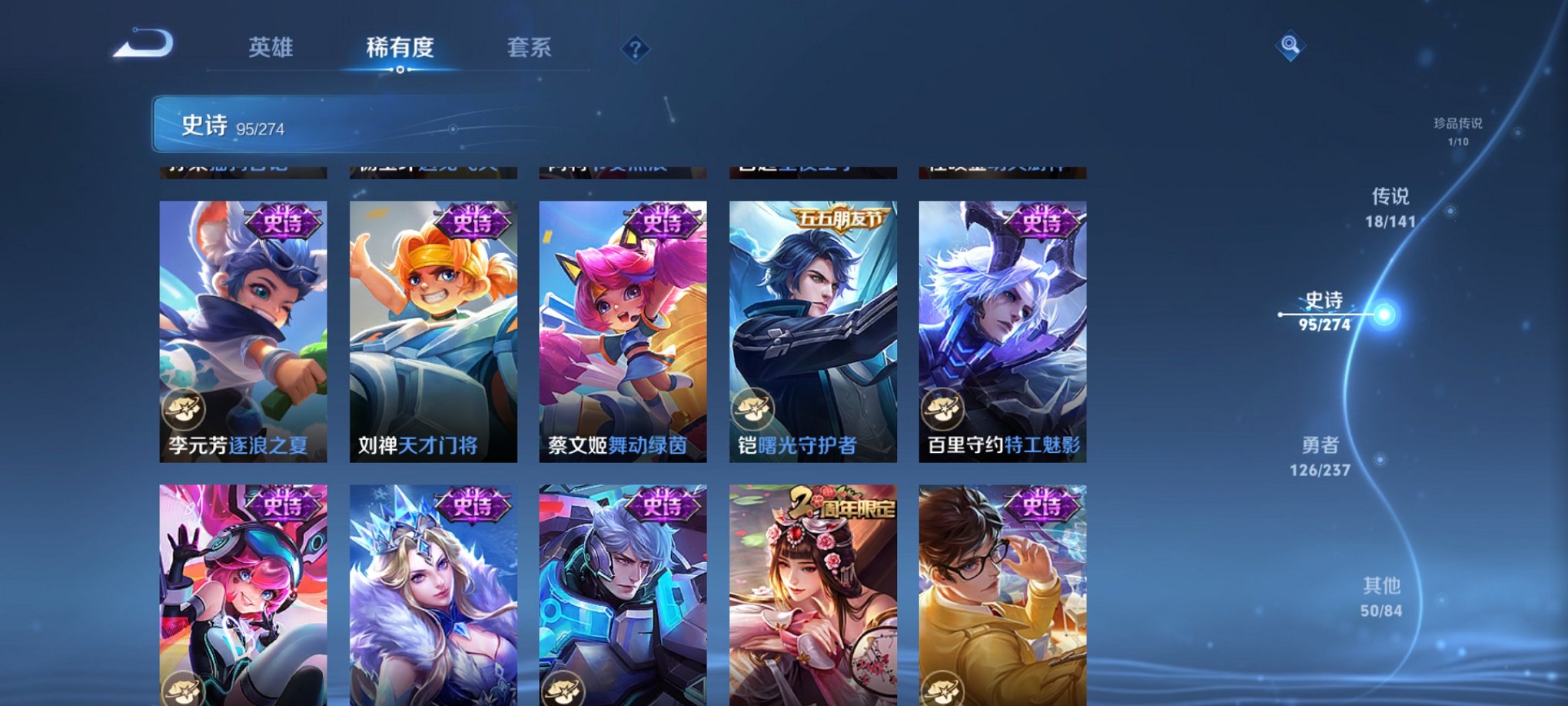Click the 史诗 rarity badge on 刘禅 card
Screen dimensions: 1568x706
tap(471, 223)
